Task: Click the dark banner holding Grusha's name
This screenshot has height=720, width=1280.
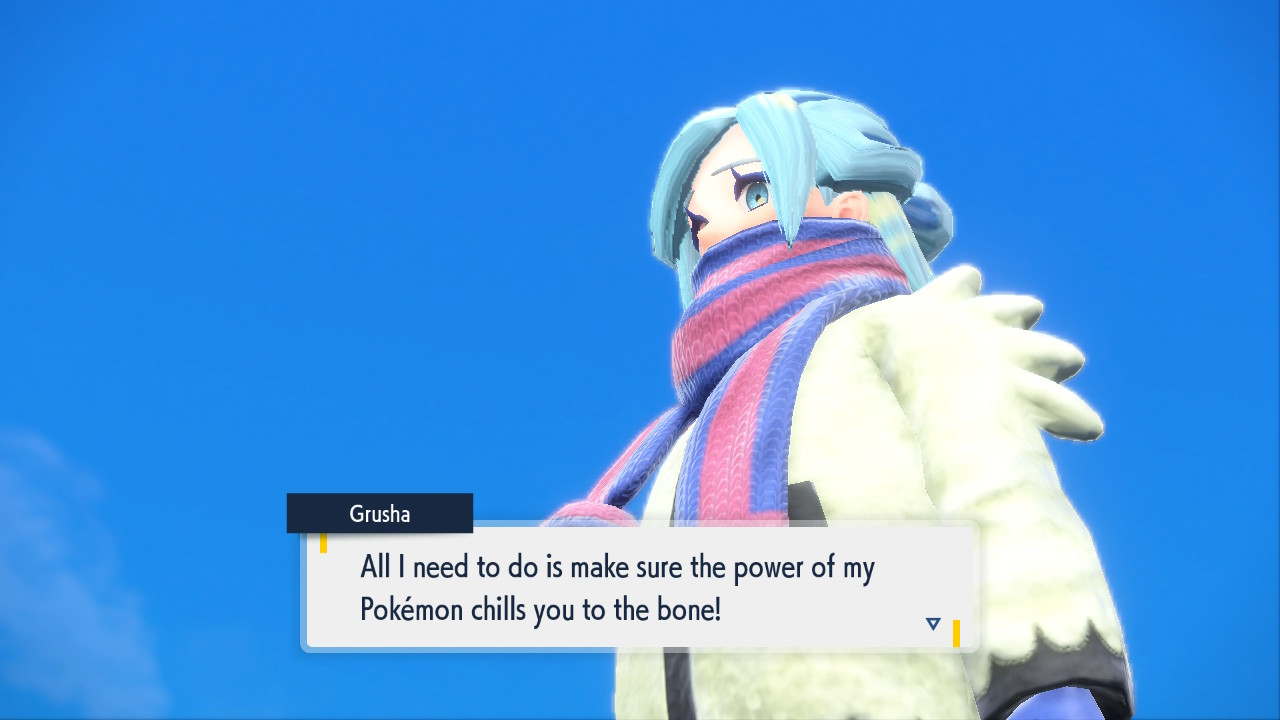Action: point(379,513)
